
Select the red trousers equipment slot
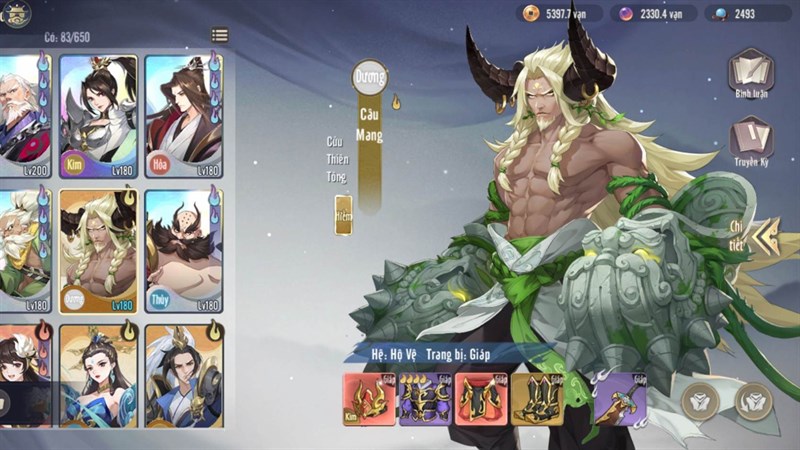tap(481, 400)
